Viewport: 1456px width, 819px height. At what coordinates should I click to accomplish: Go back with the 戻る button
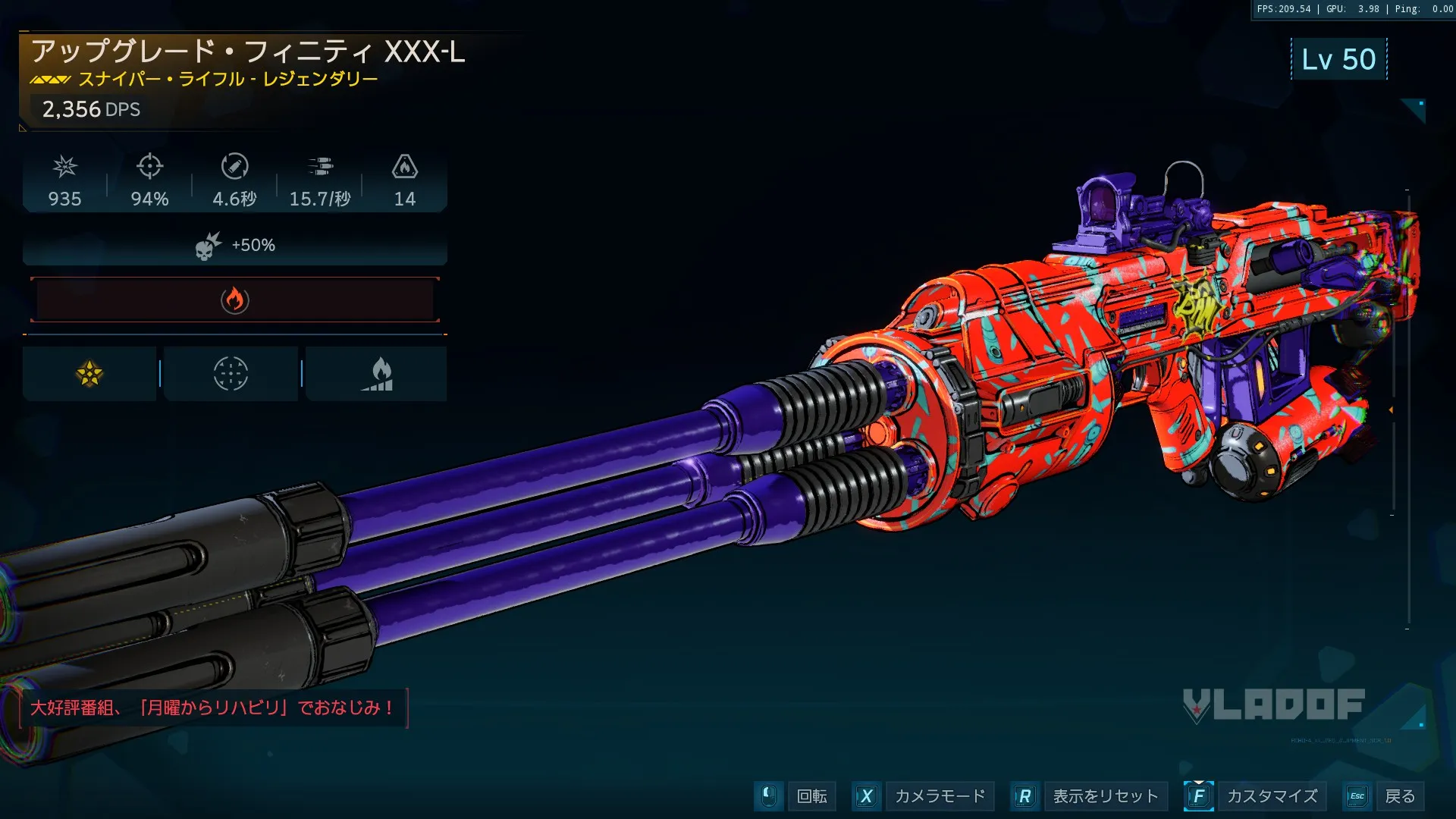pyautogui.click(x=1399, y=796)
